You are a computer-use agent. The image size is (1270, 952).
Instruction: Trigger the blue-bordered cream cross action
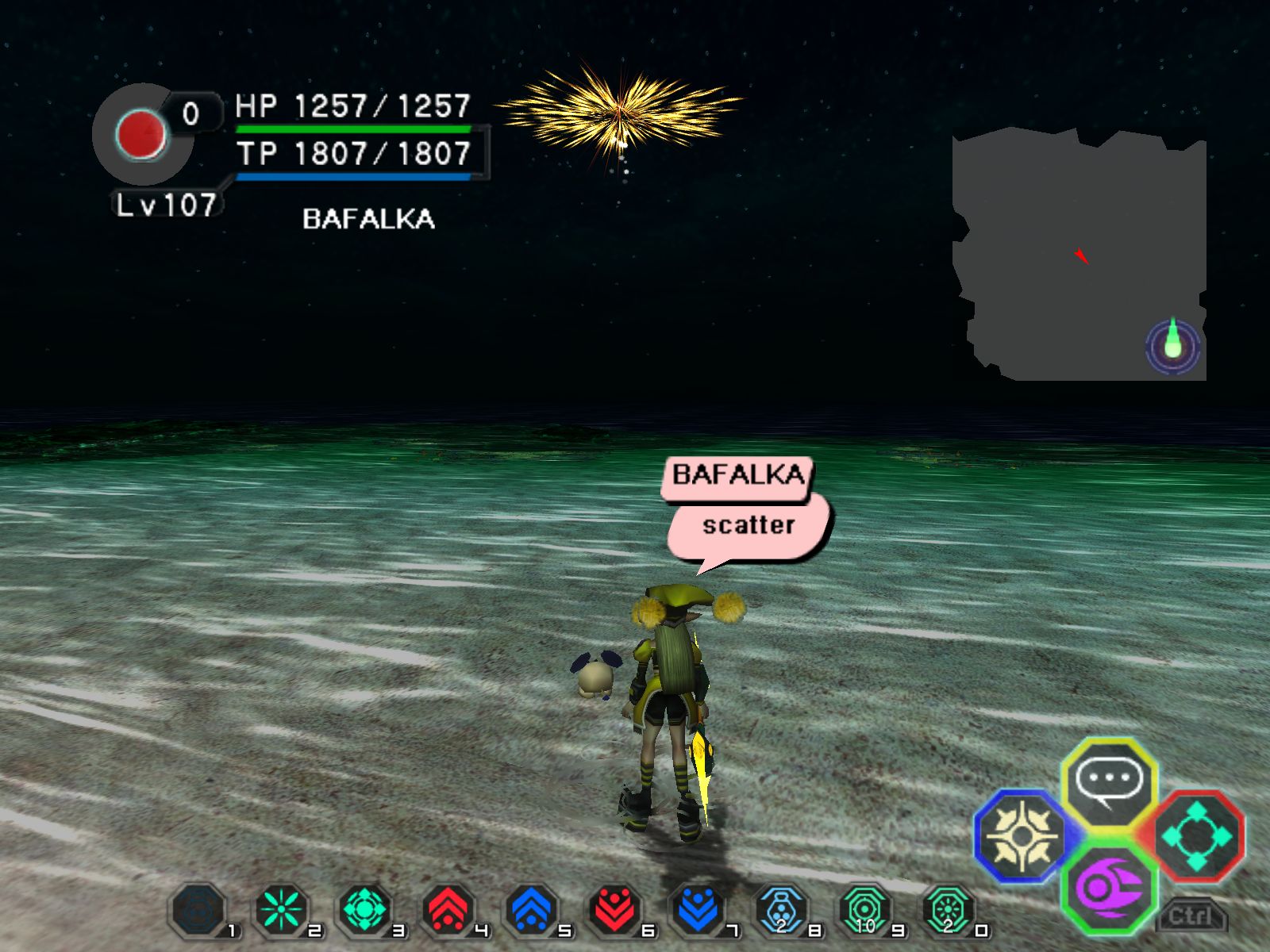click(1022, 835)
